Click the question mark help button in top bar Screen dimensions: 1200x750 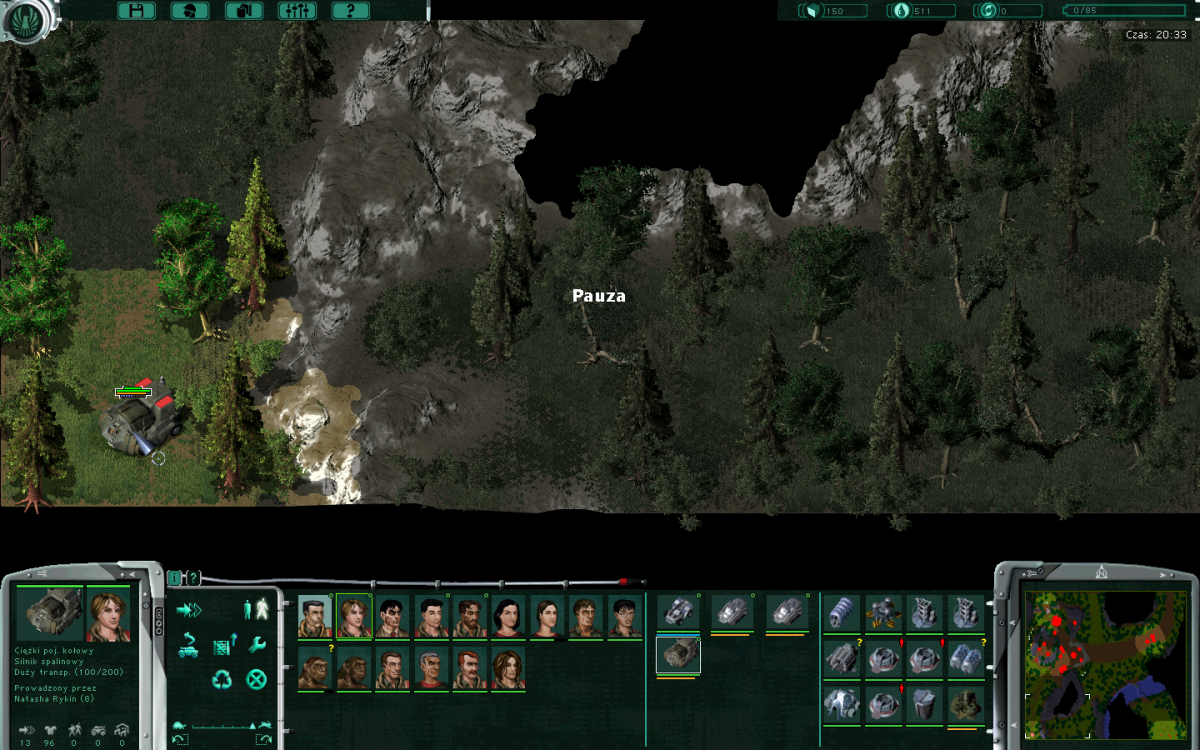tap(350, 11)
